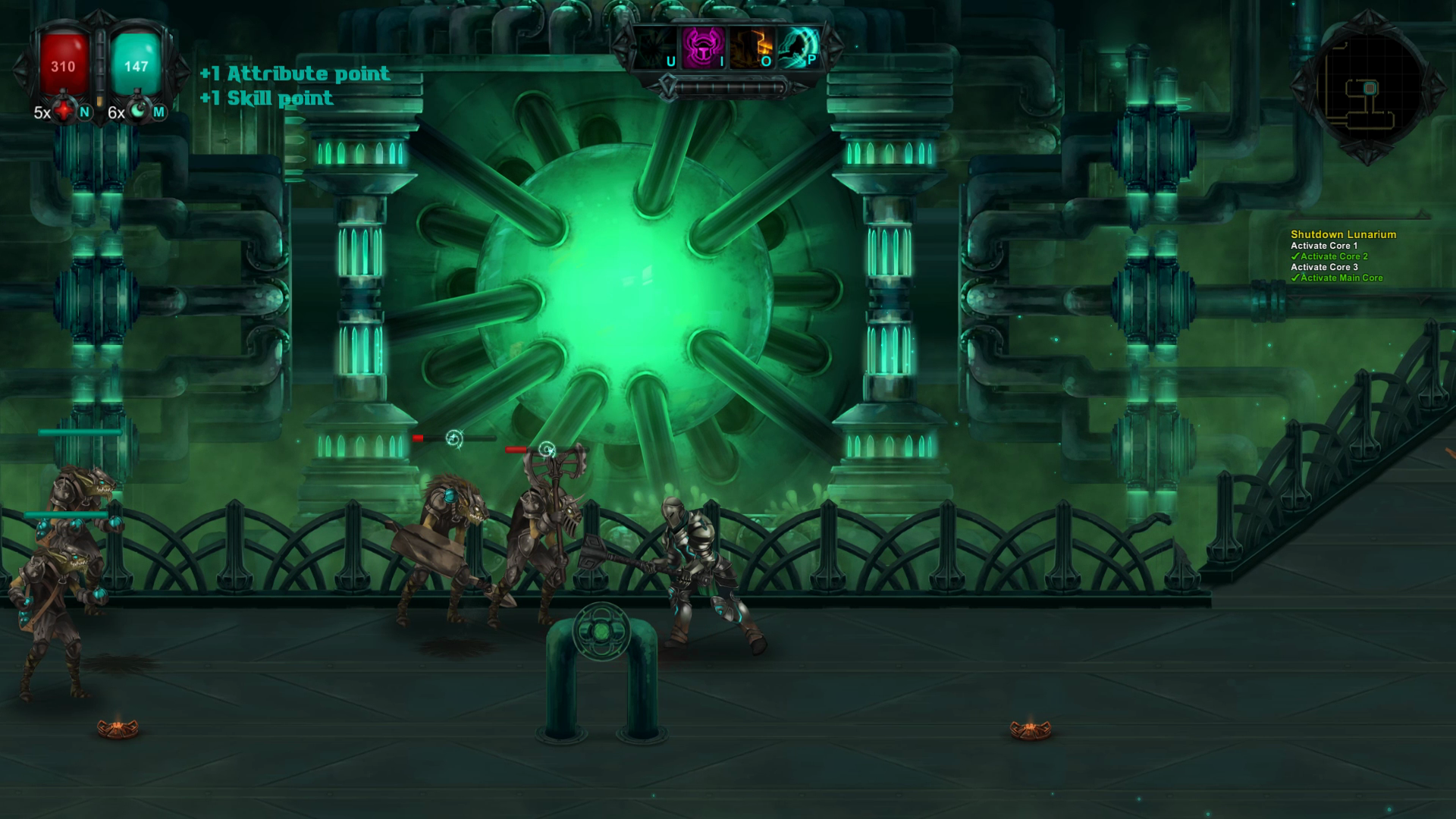This screenshot has height=819, width=1456.
Task: Expand the Shutdown Lunarium quest header
Action: [1344, 235]
